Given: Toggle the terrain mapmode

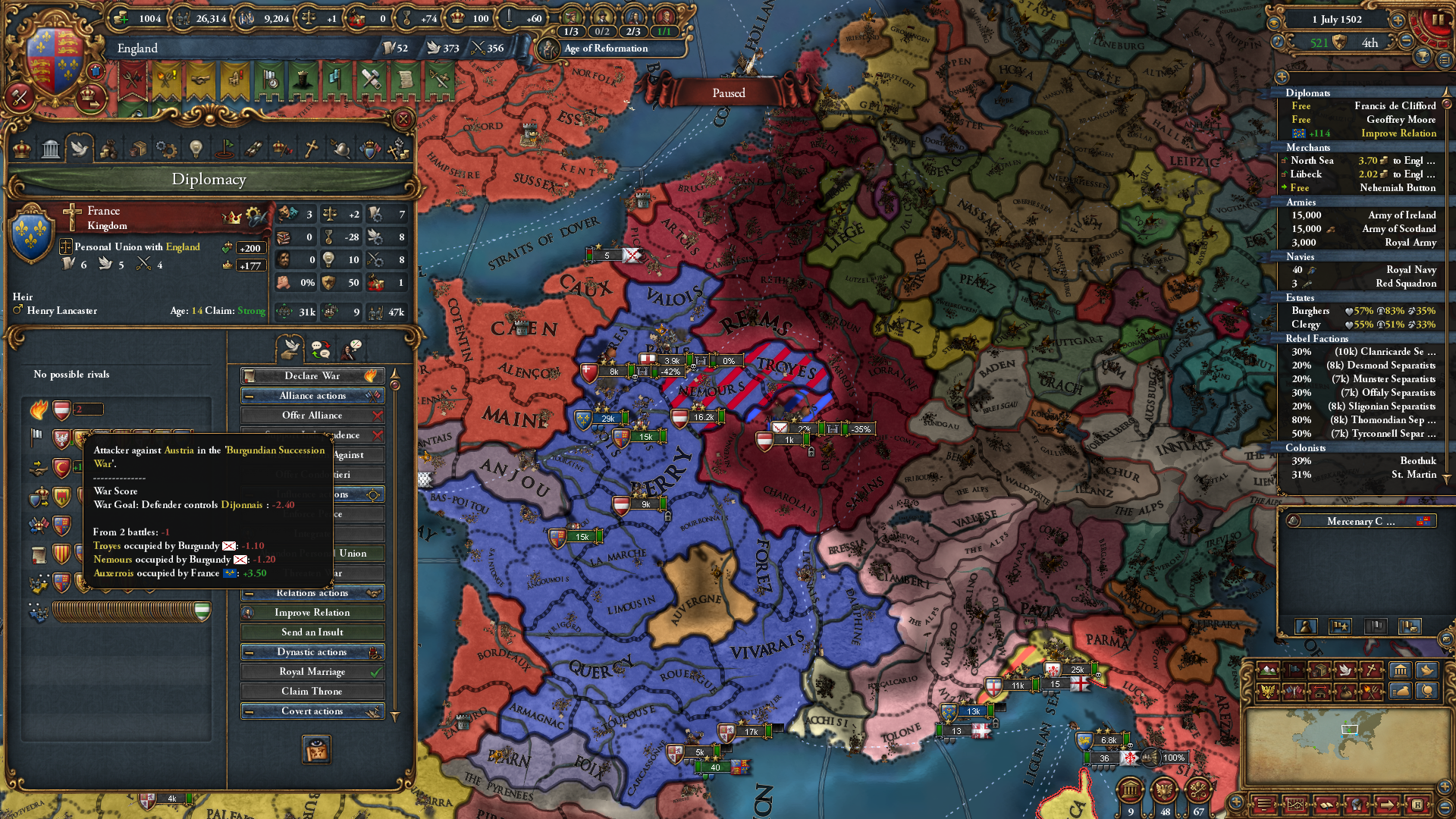Looking at the screenshot, I should point(1268,670).
